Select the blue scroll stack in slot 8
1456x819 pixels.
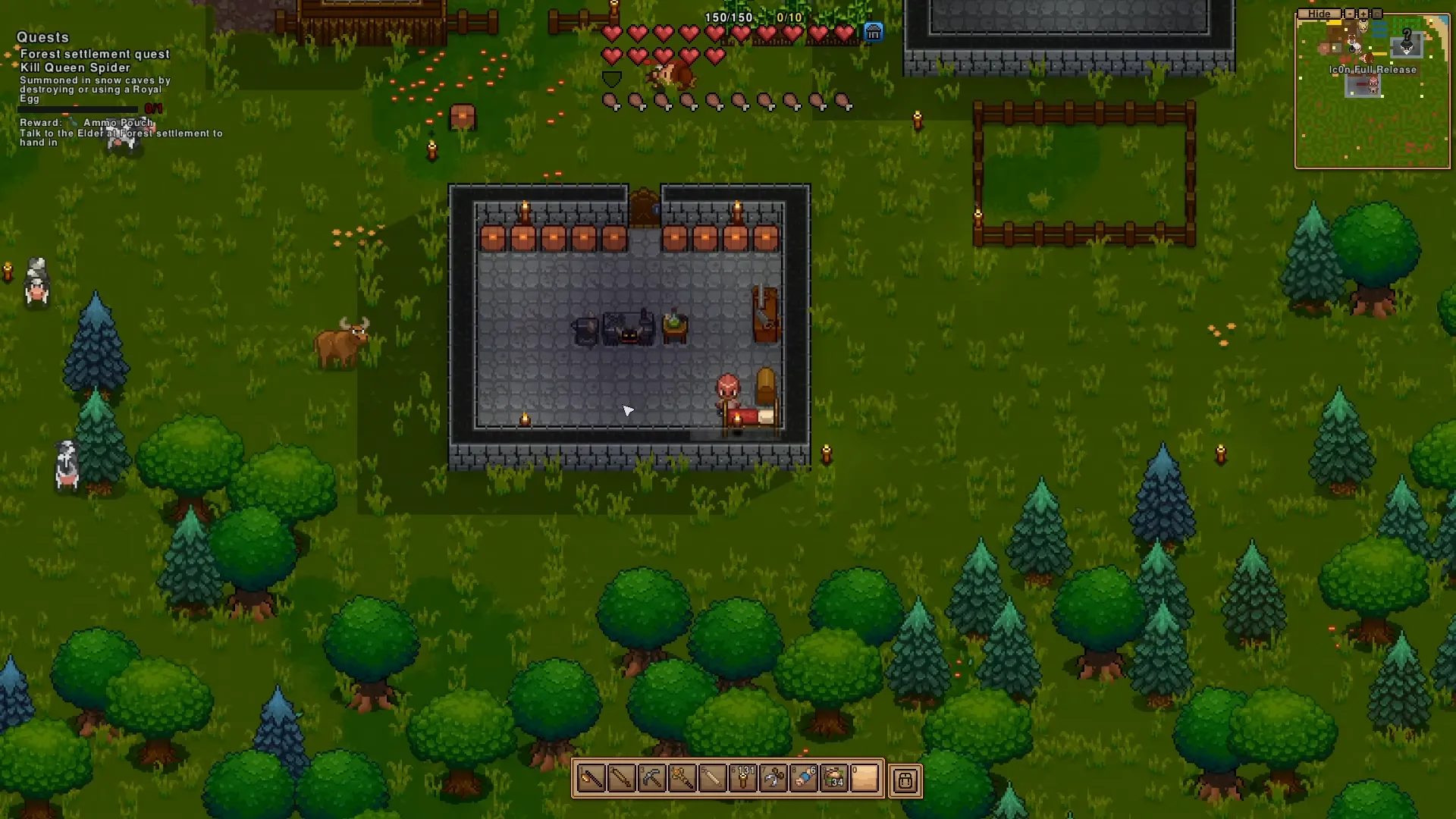pos(804,779)
